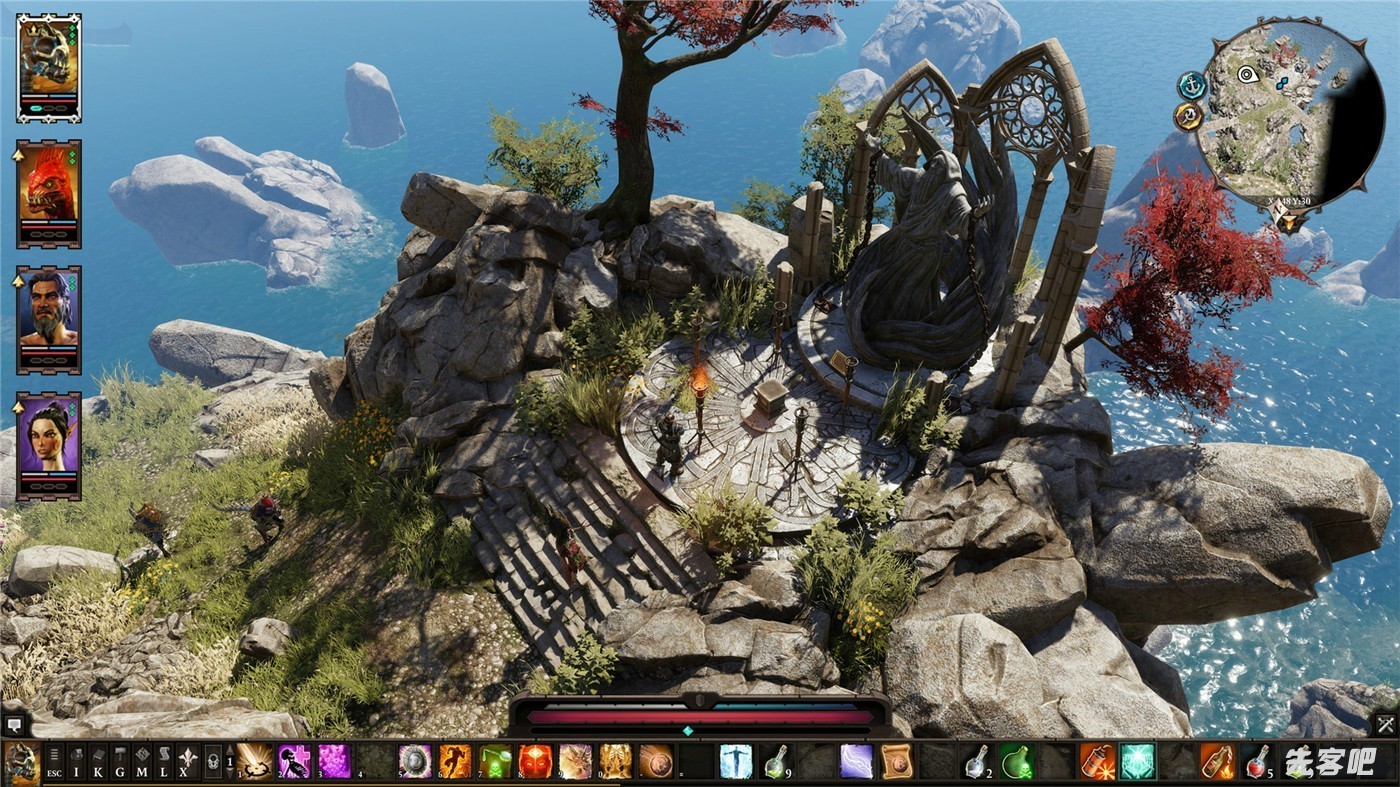Activate the purple skeleton skill in slot 2
Image resolution: width=1400 pixels, height=787 pixels.
pyautogui.click(x=294, y=762)
